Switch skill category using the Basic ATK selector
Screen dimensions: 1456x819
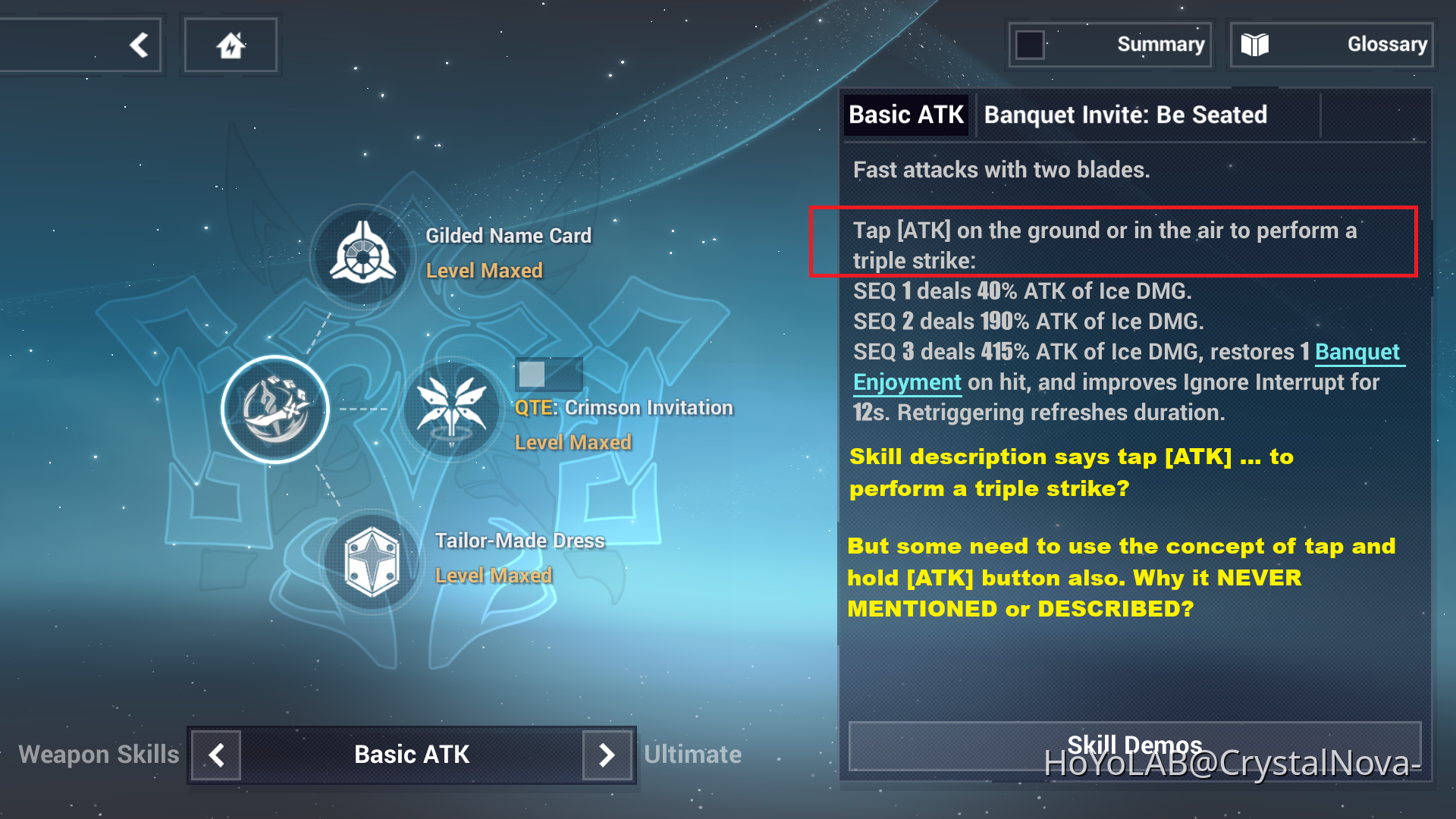pos(409,755)
